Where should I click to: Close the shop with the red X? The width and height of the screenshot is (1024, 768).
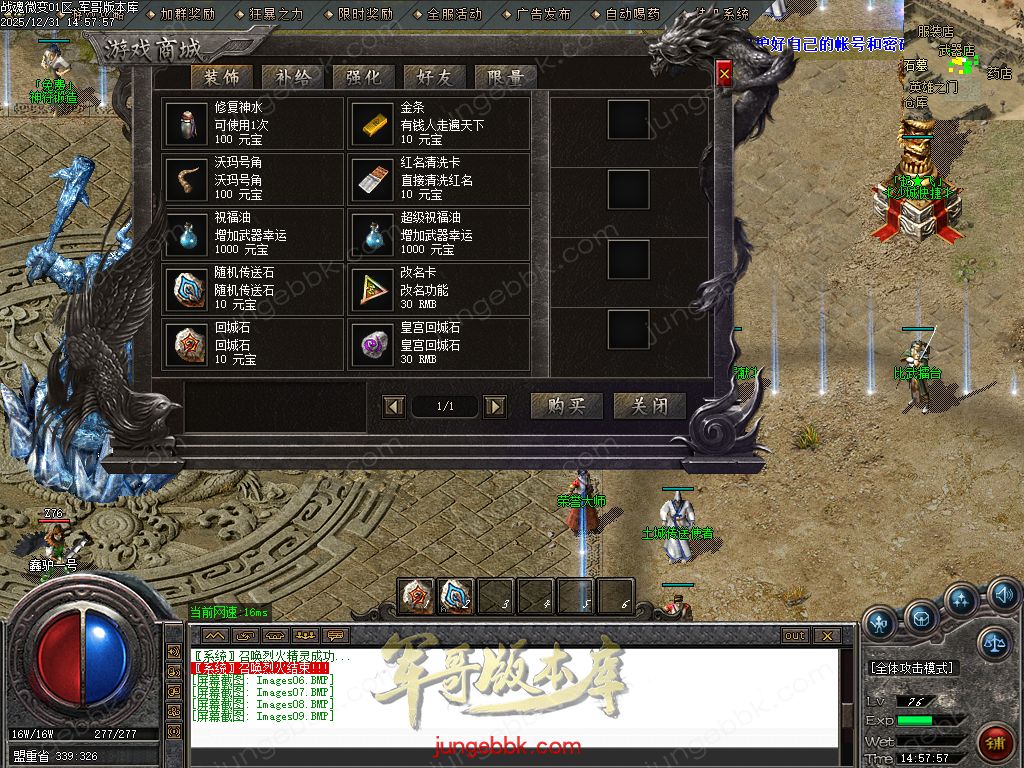click(724, 73)
